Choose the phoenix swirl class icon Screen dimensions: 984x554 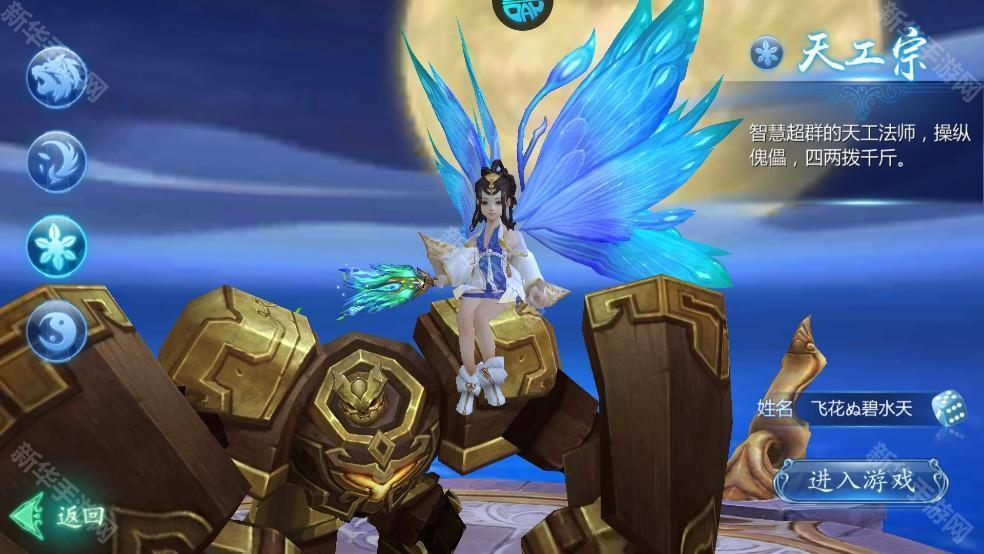(x=56, y=161)
